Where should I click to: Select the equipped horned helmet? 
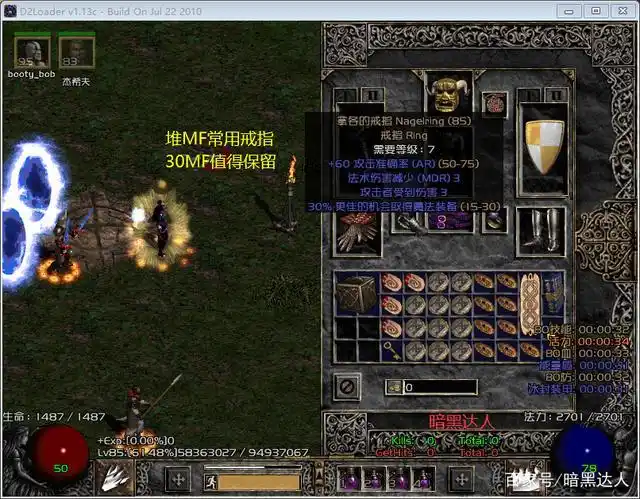click(x=445, y=93)
